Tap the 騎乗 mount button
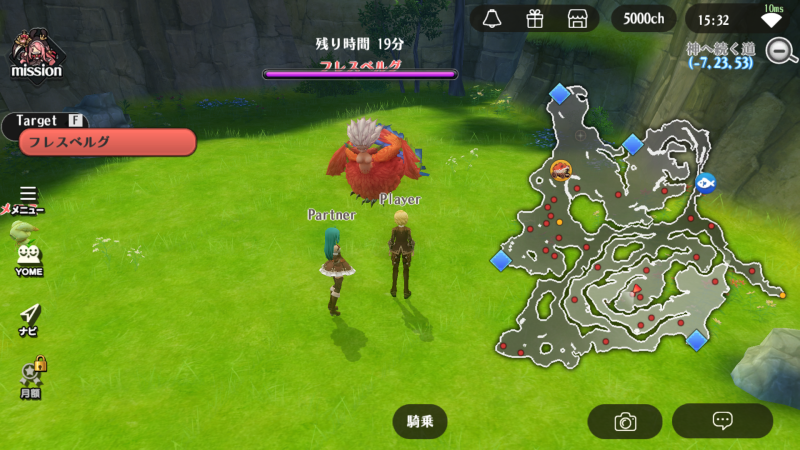 click(x=419, y=421)
